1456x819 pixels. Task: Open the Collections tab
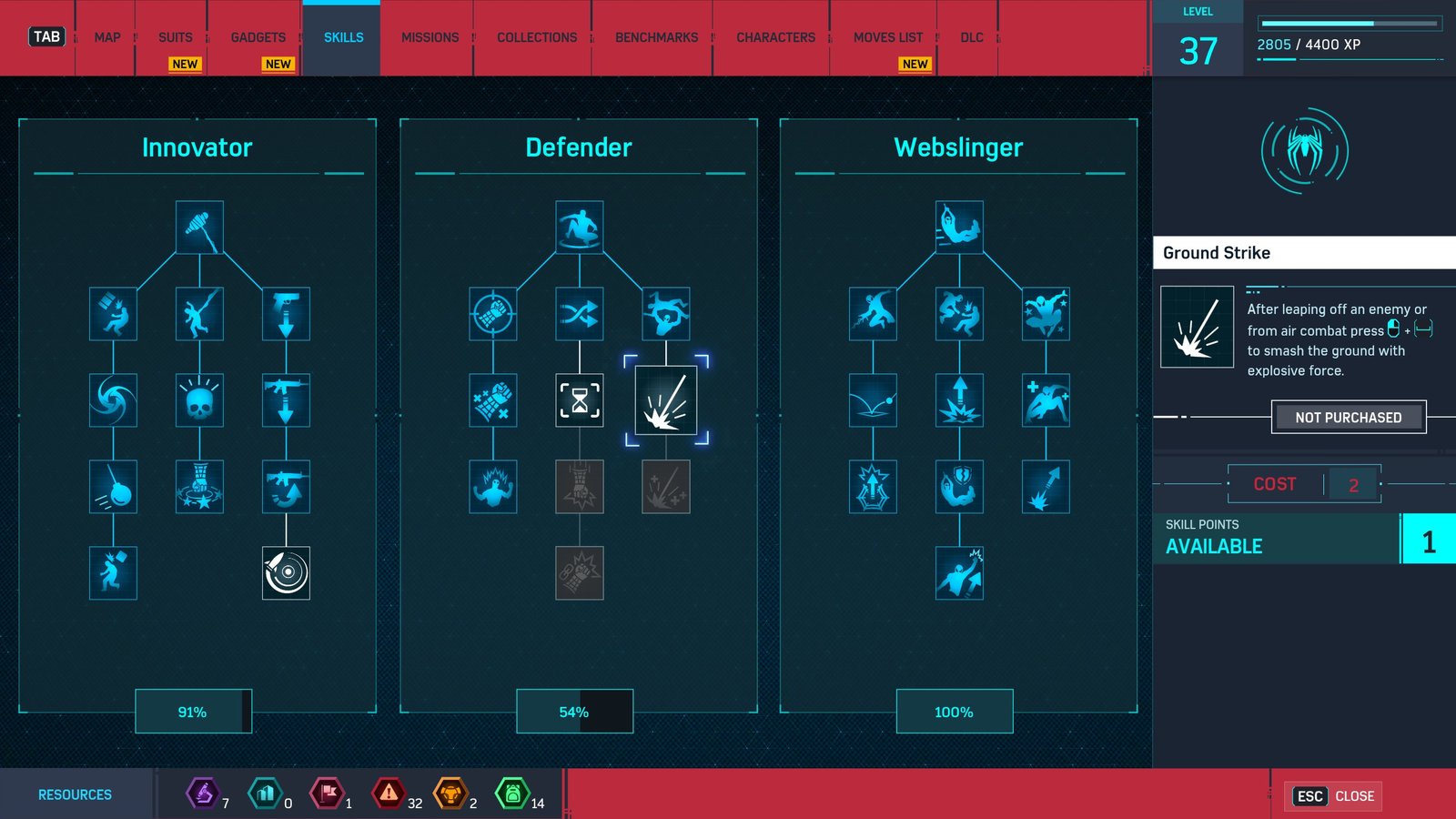pyautogui.click(x=536, y=37)
